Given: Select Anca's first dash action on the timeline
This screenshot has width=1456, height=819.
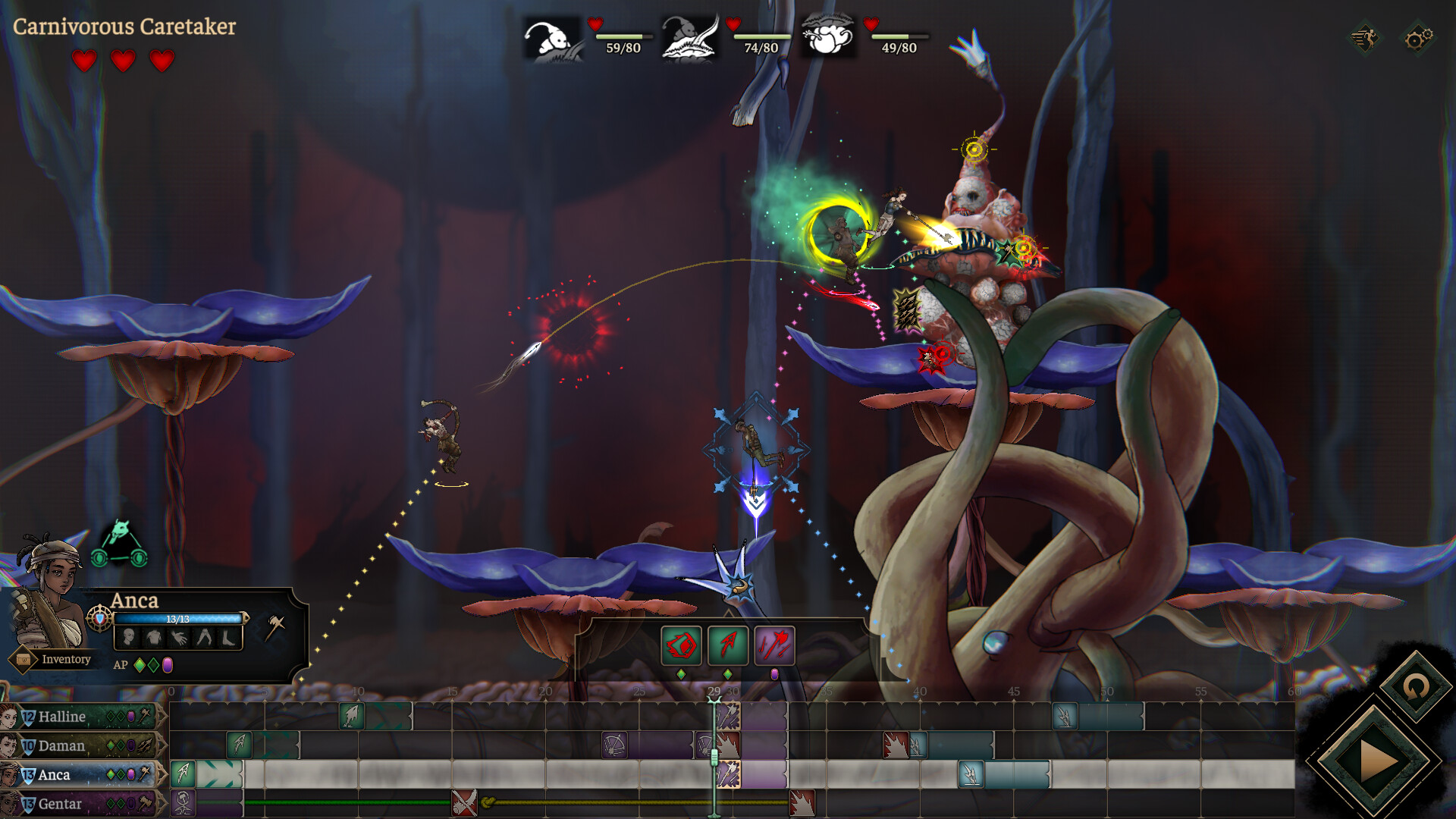Looking at the screenshot, I should click(x=183, y=773).
